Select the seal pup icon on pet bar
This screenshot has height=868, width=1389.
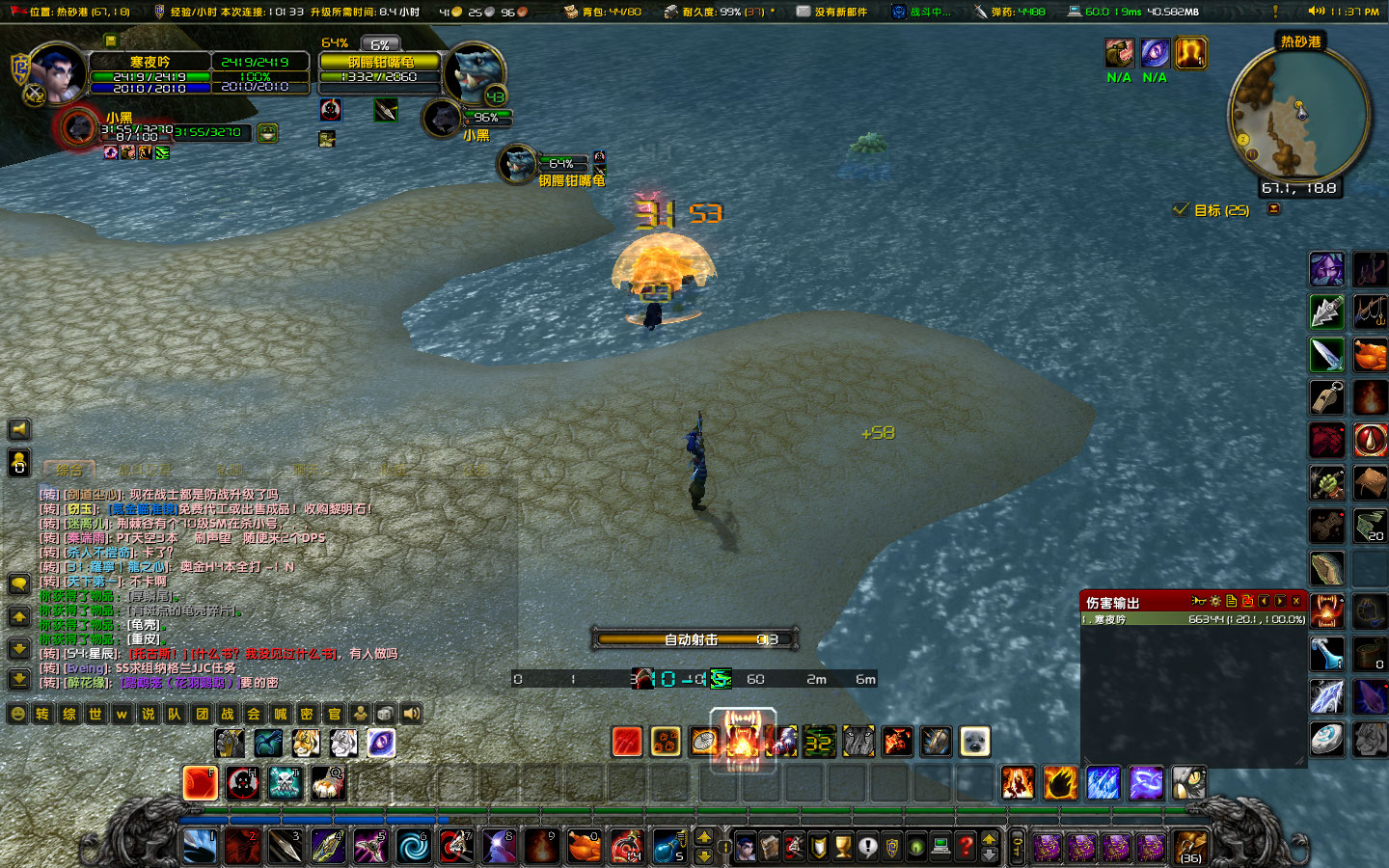974,742
